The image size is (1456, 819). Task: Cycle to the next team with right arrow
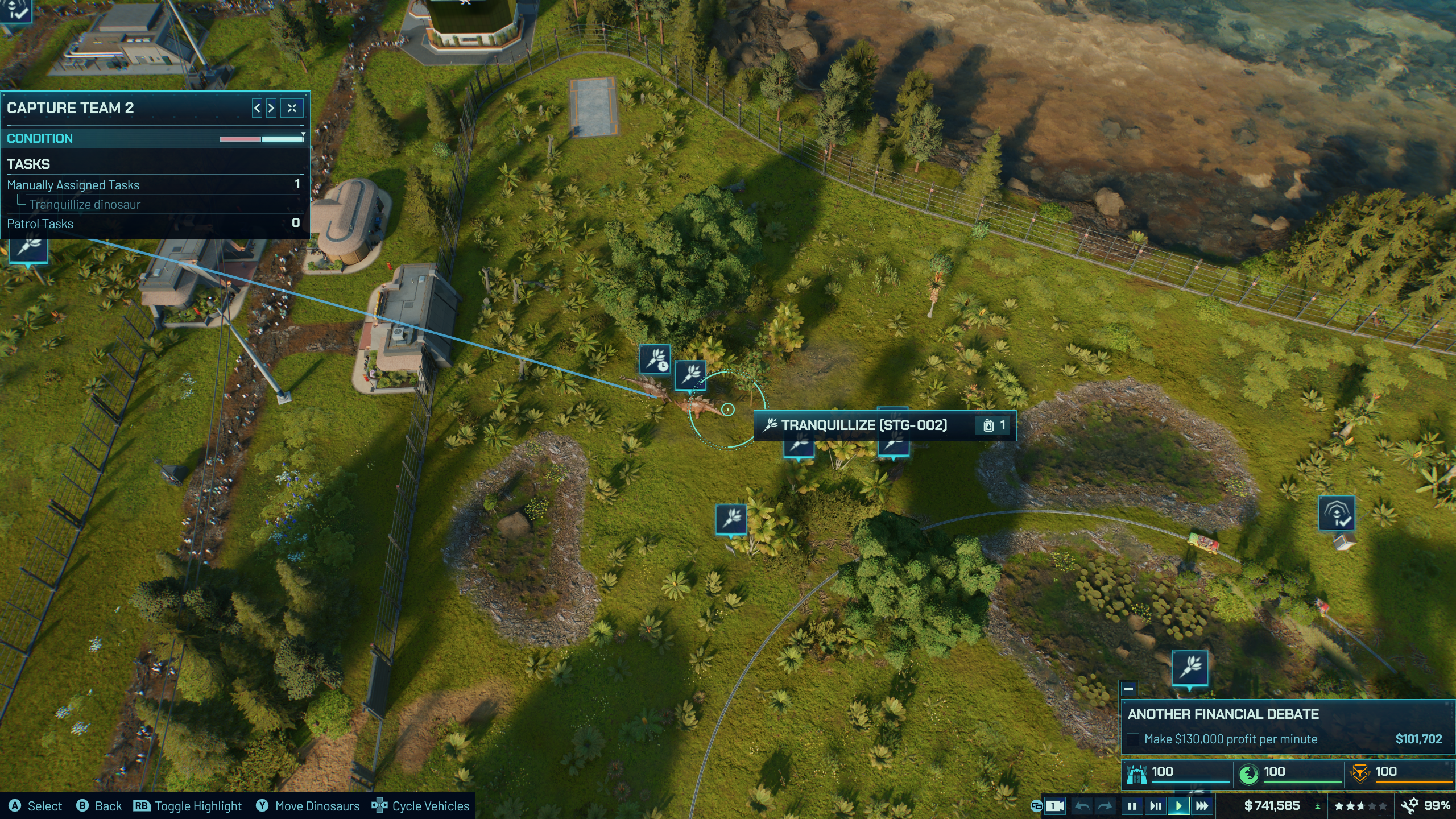tap(271, 108)
